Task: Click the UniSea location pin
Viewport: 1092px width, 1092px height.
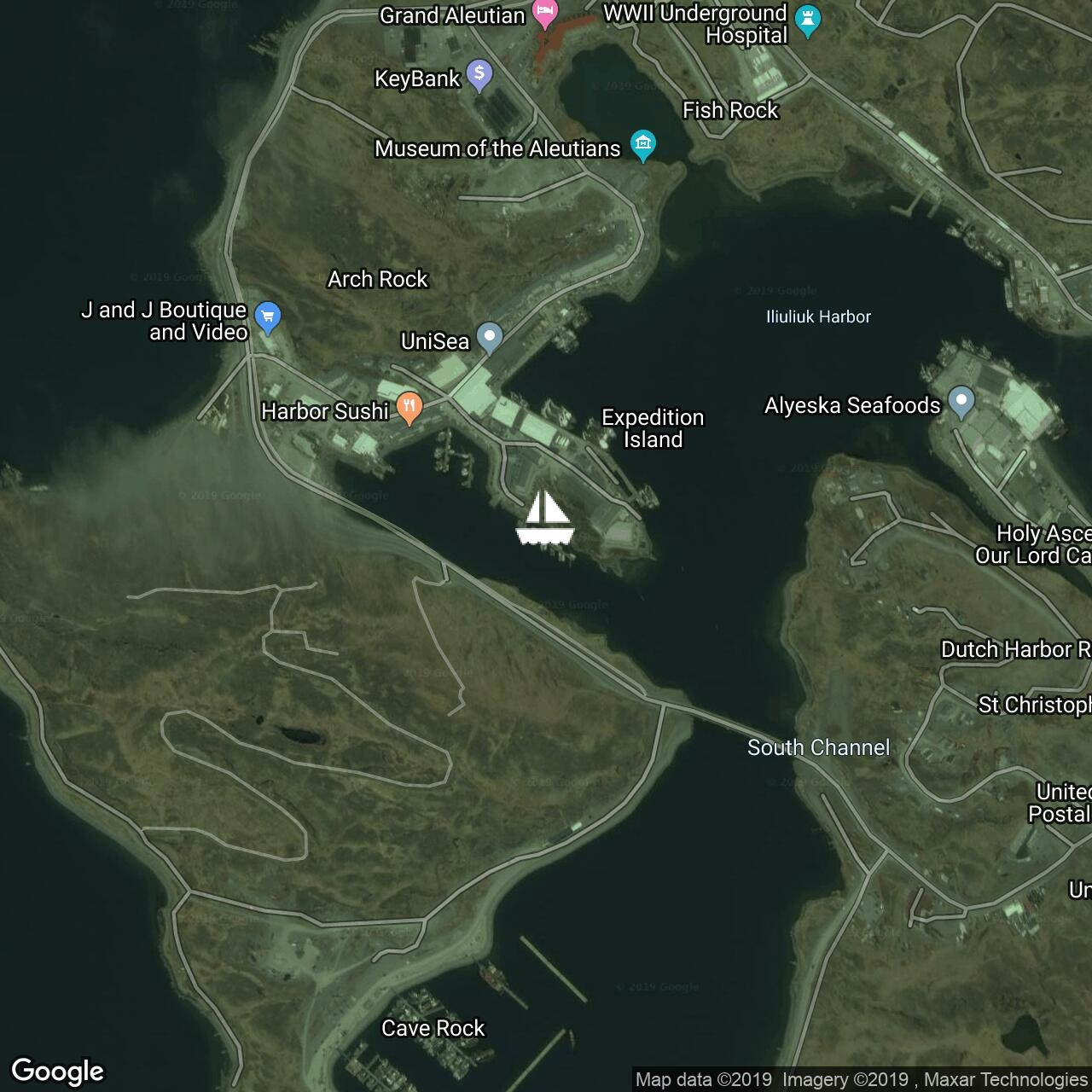Action: coord(489,336)
